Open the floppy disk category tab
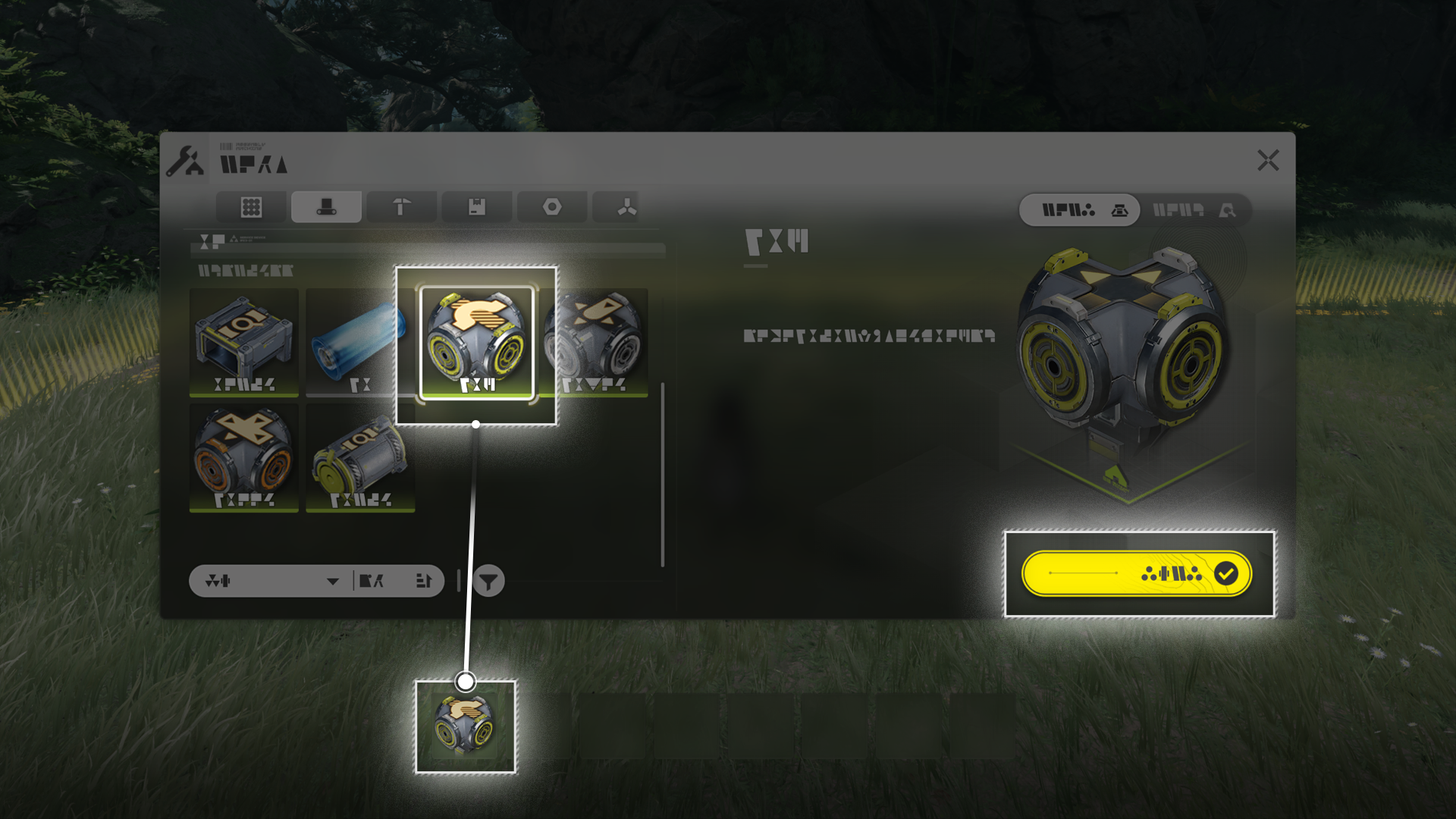Screen dimensions: 1456x819 [x=476, y=207]
